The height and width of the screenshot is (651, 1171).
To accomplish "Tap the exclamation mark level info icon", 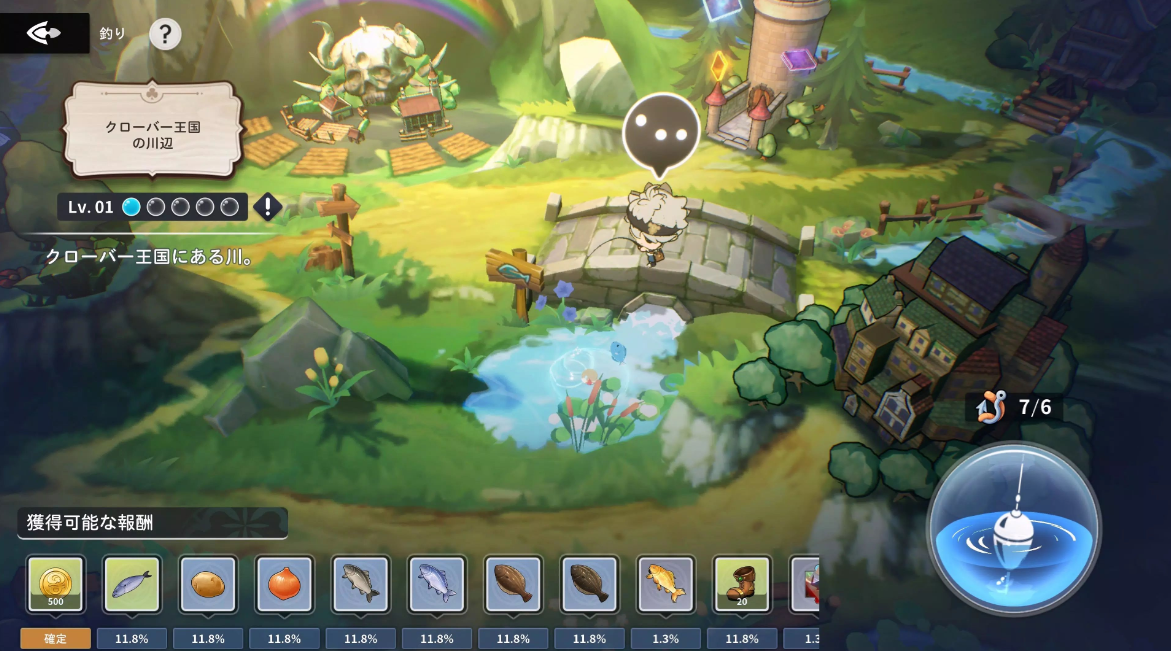I will 267,207.
